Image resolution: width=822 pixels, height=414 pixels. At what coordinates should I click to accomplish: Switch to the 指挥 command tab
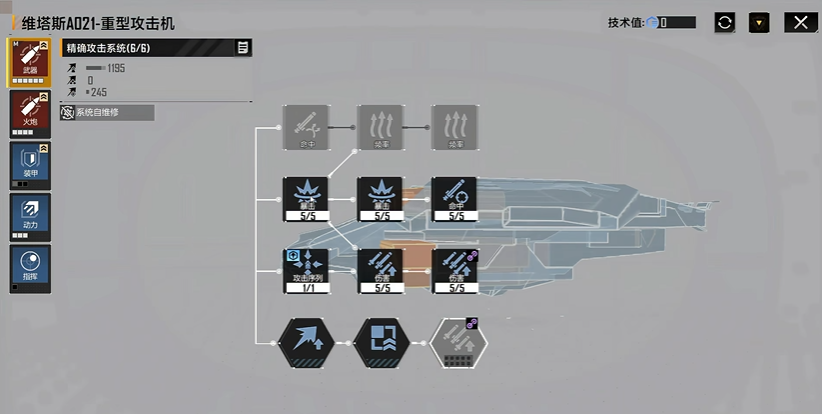(30, 268)
